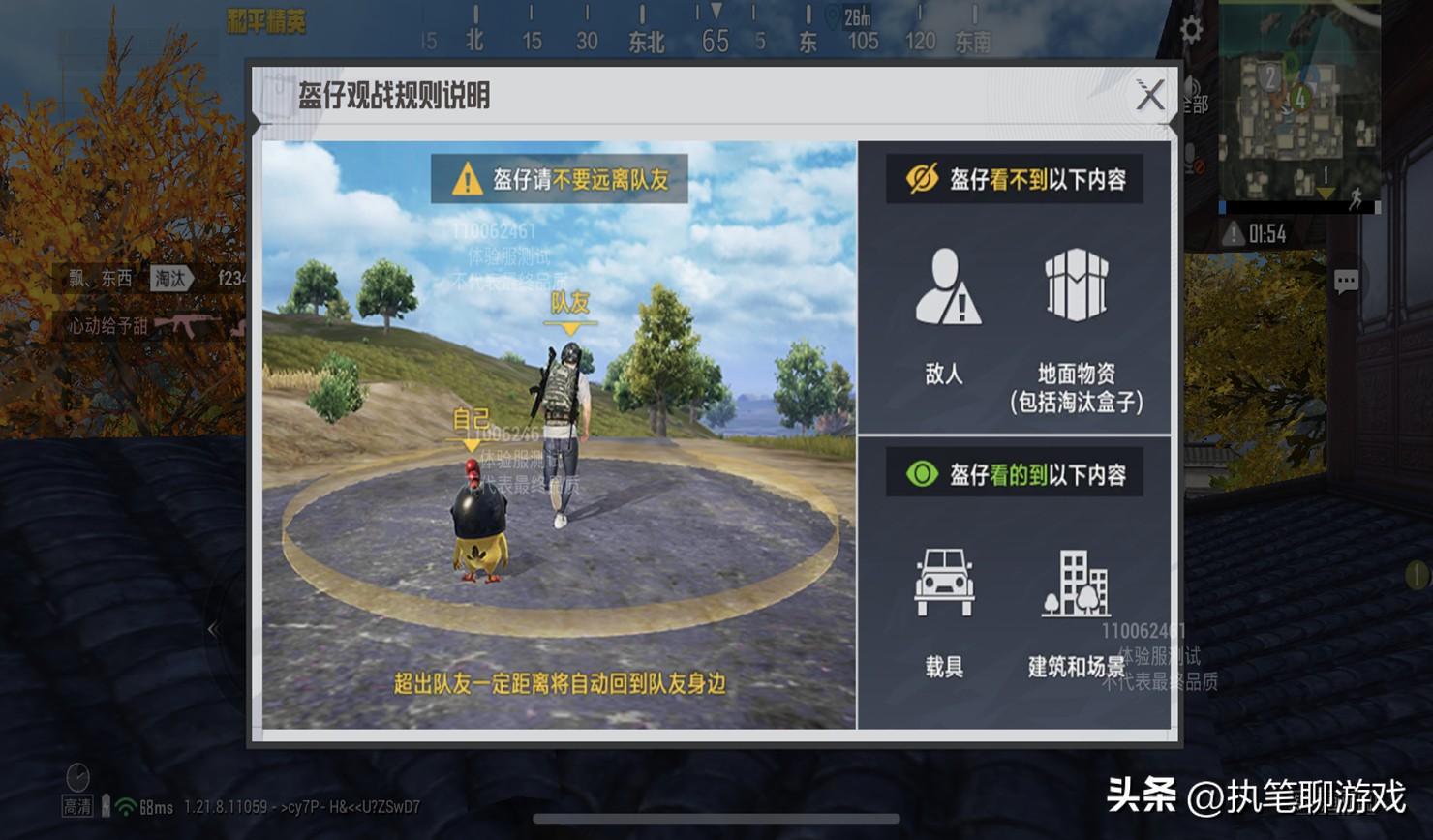Image resolution: width=1433 pixels, height=840 pixels.
Task: Toggle the 高清 graphics quality setting
Action: [x=76, y=804]
